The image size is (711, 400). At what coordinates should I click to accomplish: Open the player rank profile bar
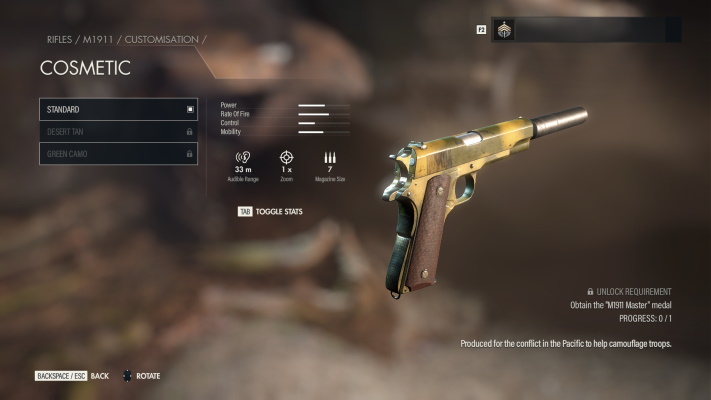(x=586, y=30)
